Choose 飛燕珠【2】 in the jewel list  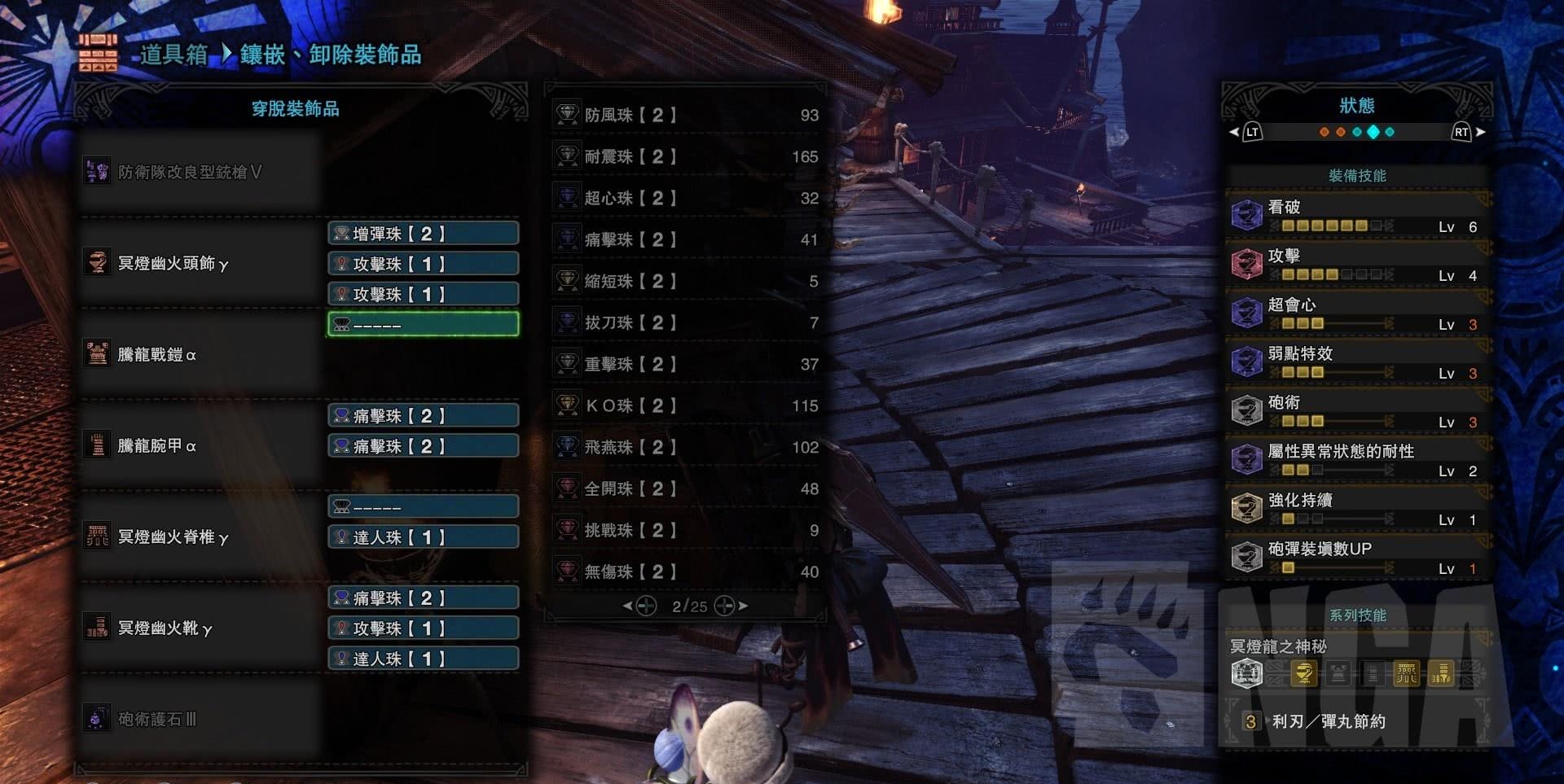[x=686, y=448]
